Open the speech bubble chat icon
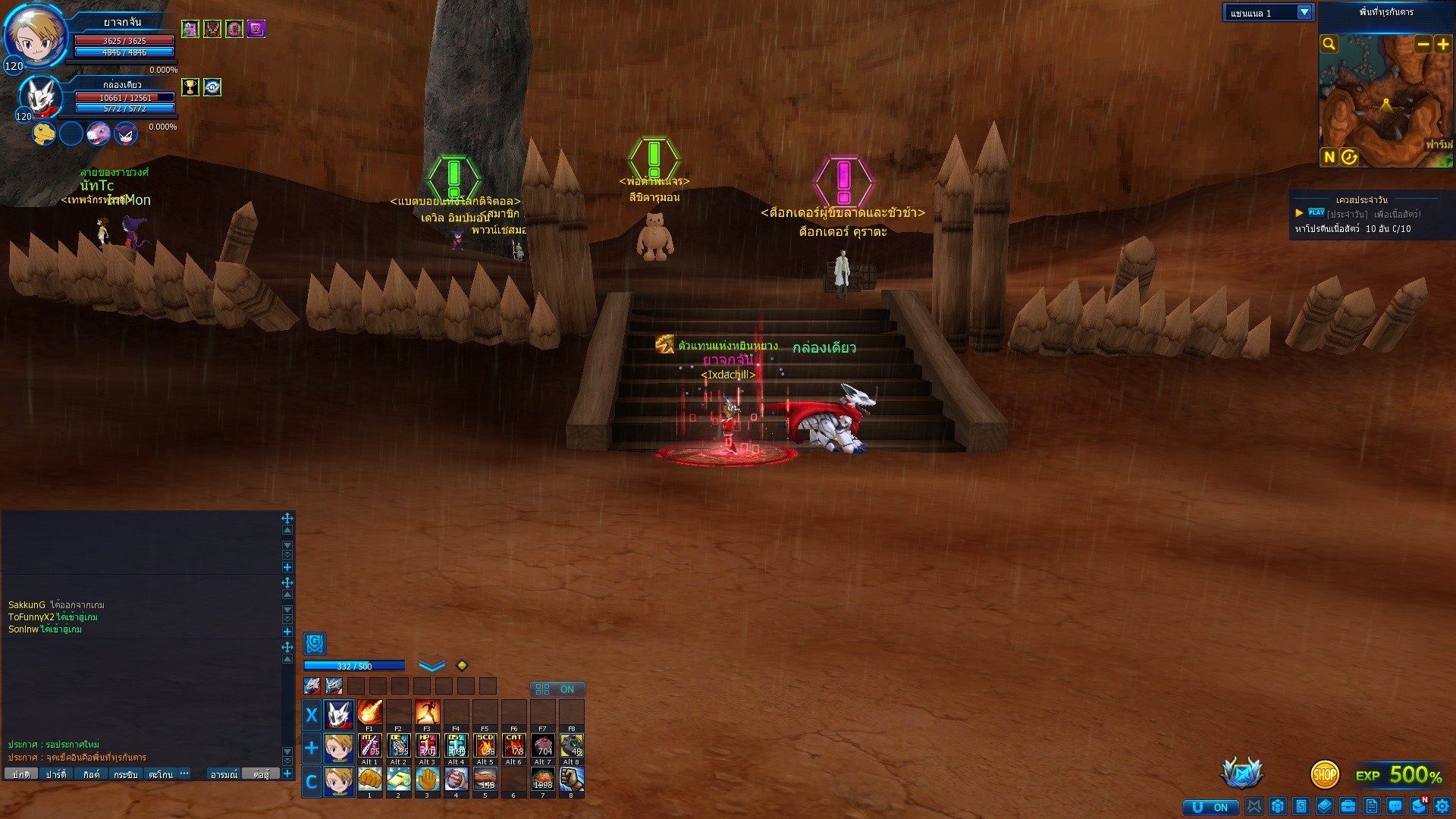Screen dimensions: 1456x819 tap(1395, 806)
